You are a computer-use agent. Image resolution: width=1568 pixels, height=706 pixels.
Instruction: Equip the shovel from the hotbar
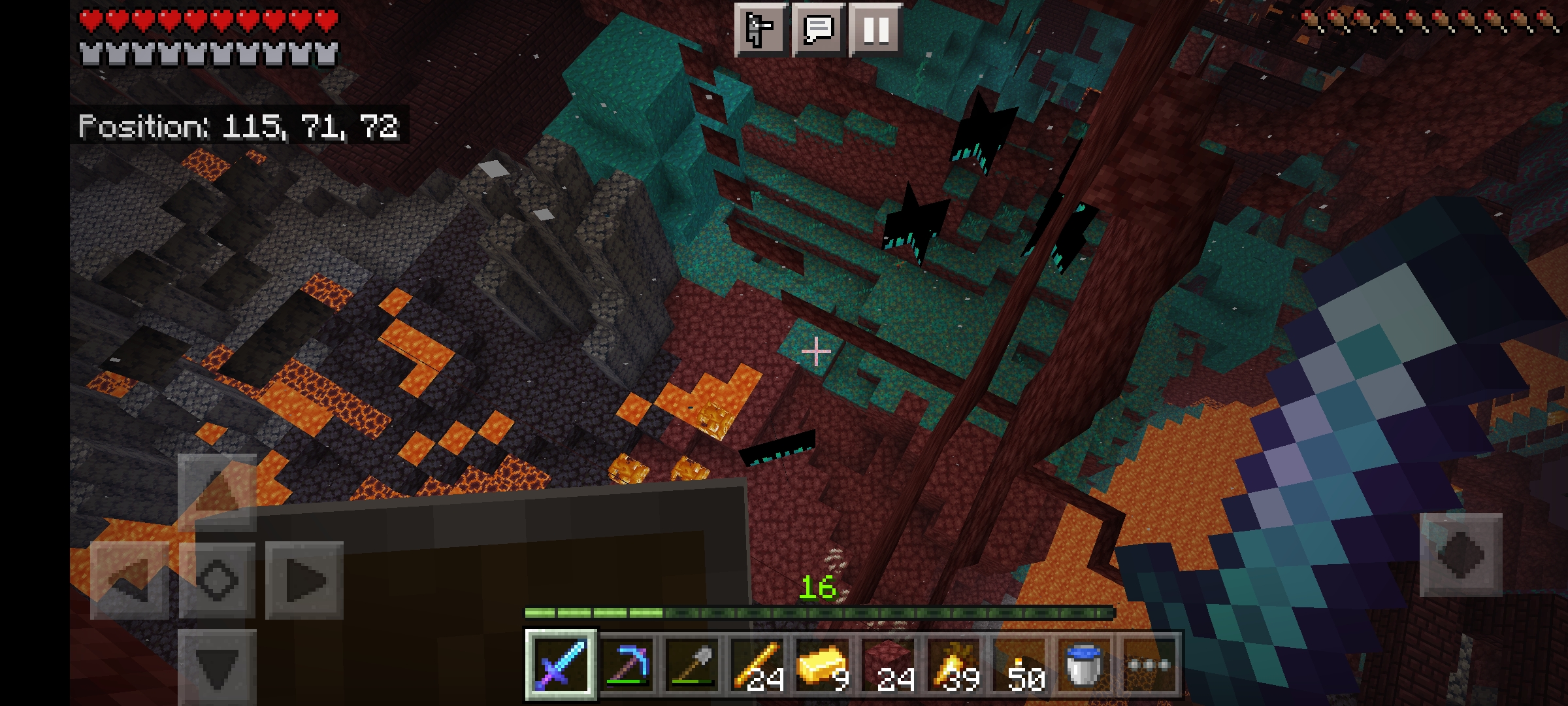coord(693,665)
